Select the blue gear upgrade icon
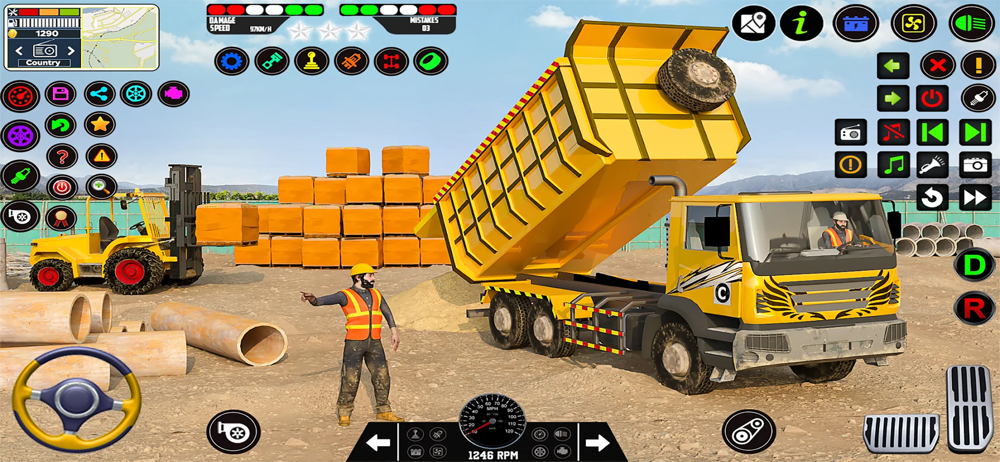This screenshot has height=462, width=1000. [x=232, y=61]
